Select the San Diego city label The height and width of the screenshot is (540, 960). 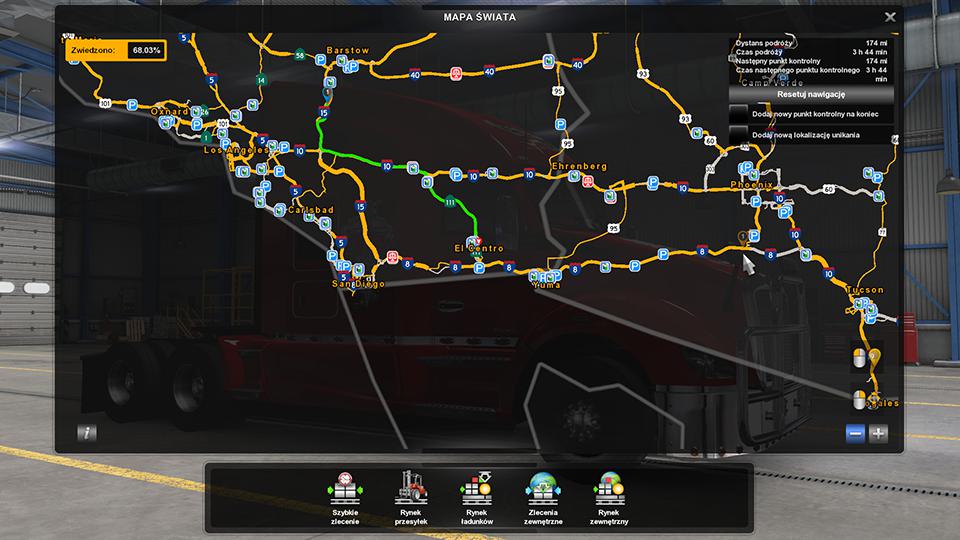pyautogui.click(x=358, y=284)
